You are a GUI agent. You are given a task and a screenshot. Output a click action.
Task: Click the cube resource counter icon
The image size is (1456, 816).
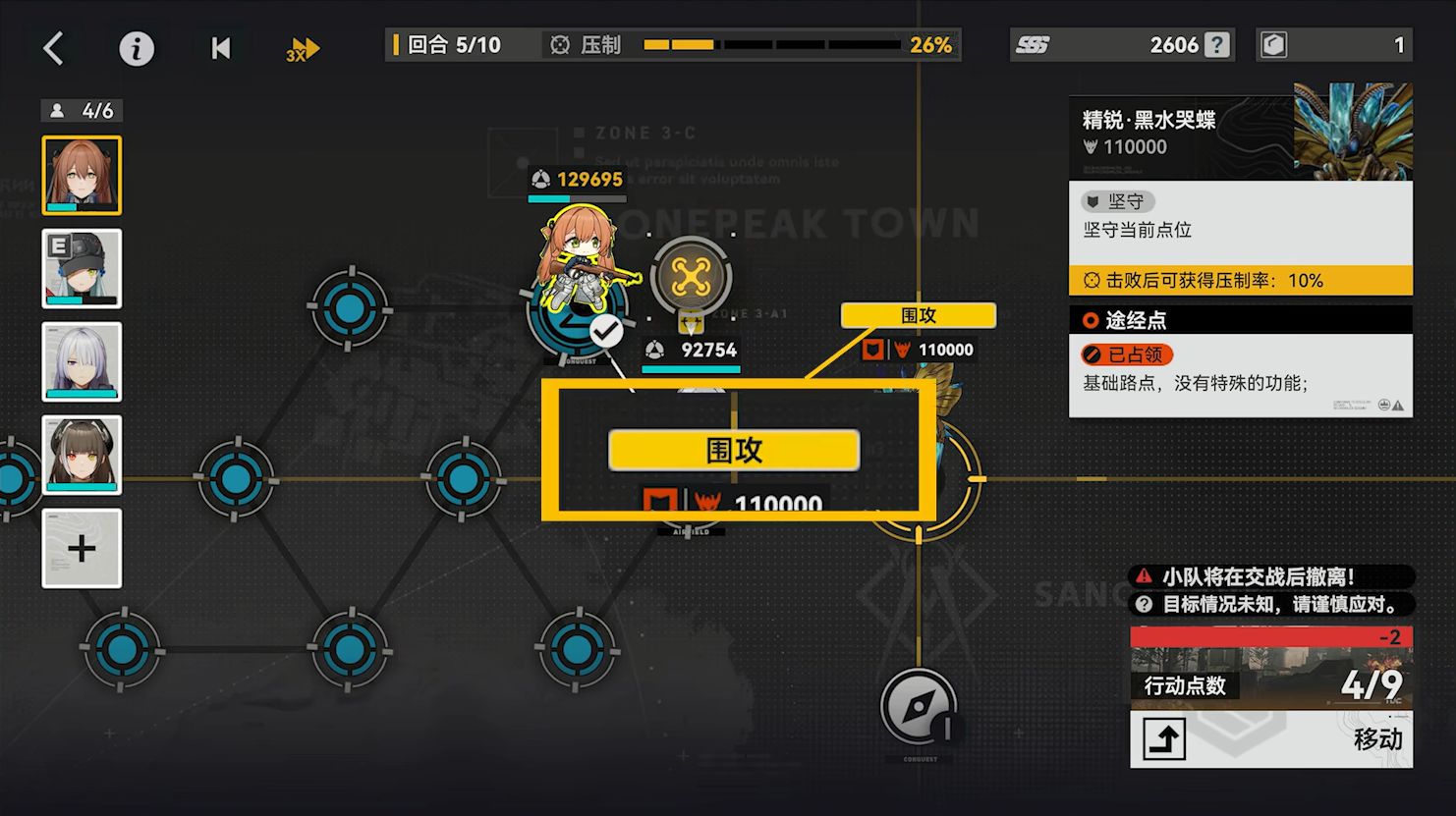[1274, 45]
